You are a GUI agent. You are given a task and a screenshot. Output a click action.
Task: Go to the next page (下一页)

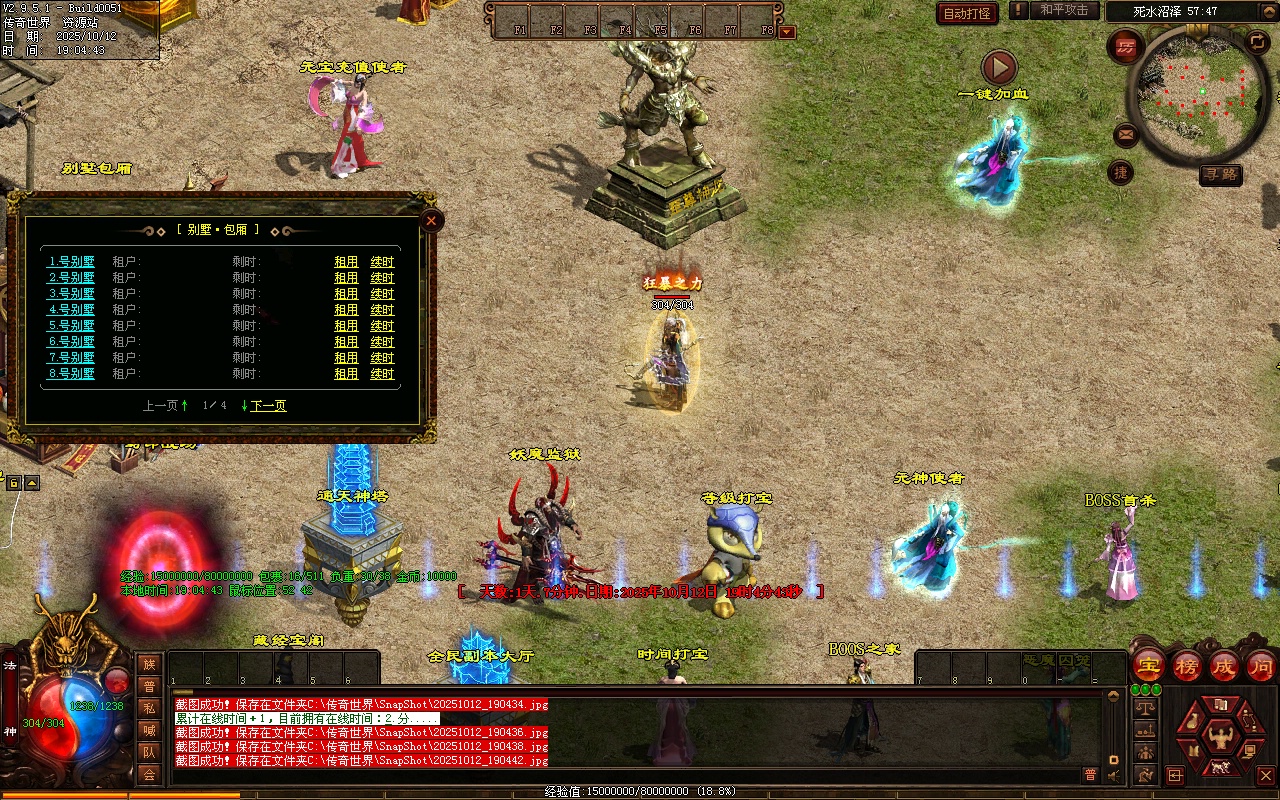(268, 406)
